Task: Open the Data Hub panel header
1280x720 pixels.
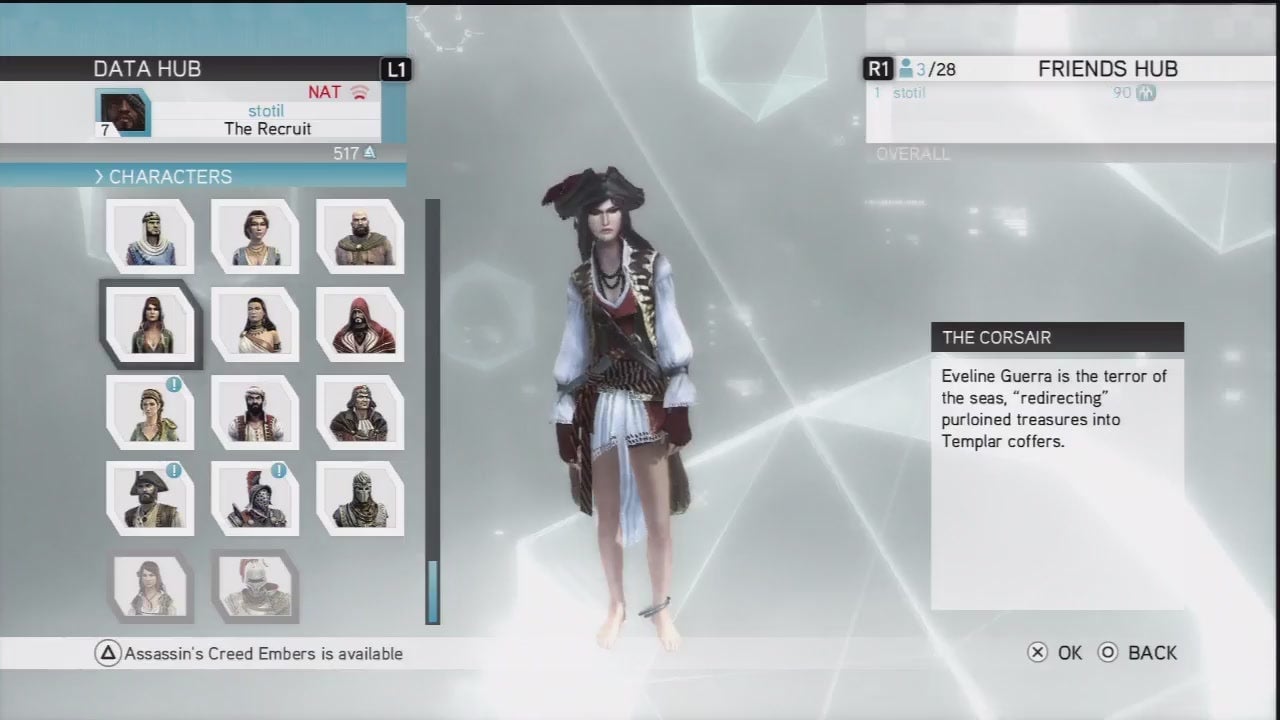Action: coord(147,69)
